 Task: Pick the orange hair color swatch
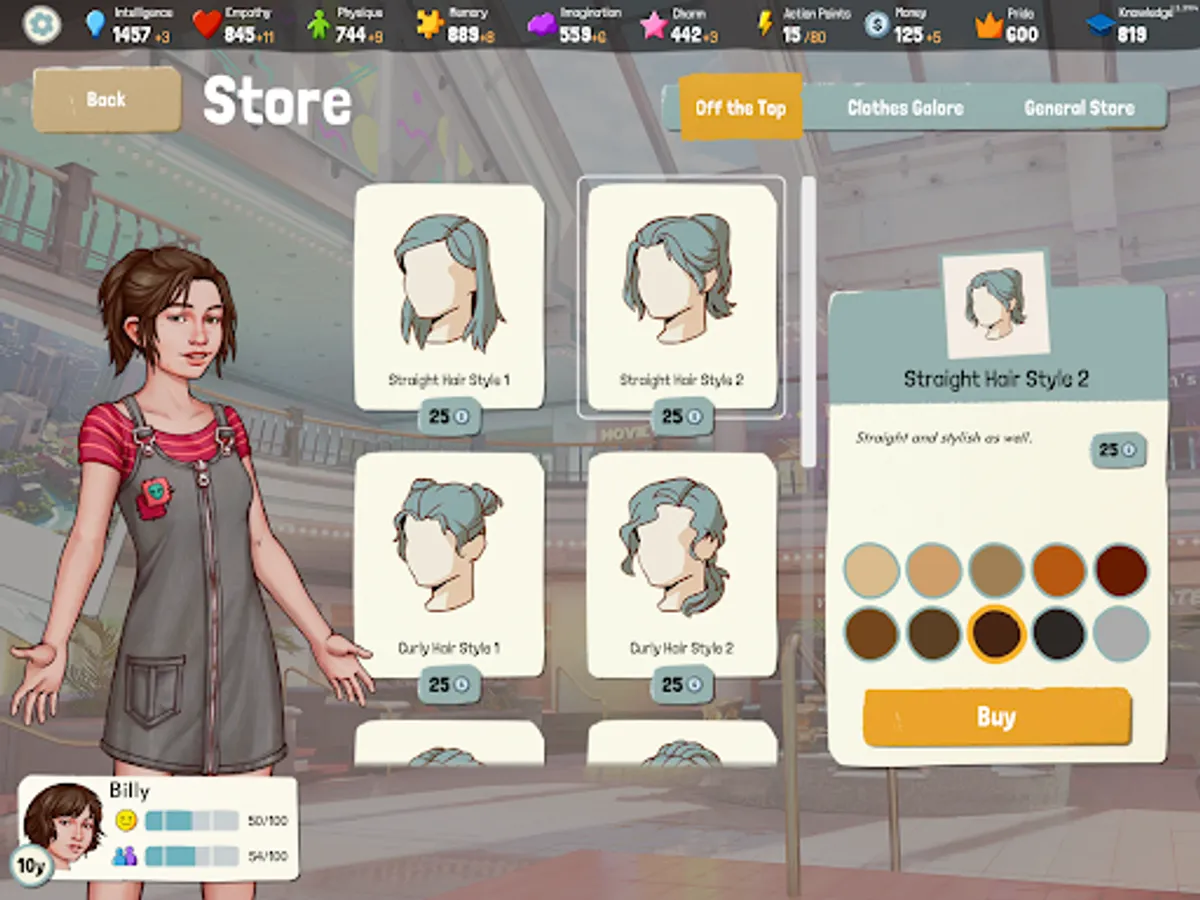(x=1058, y=571)
